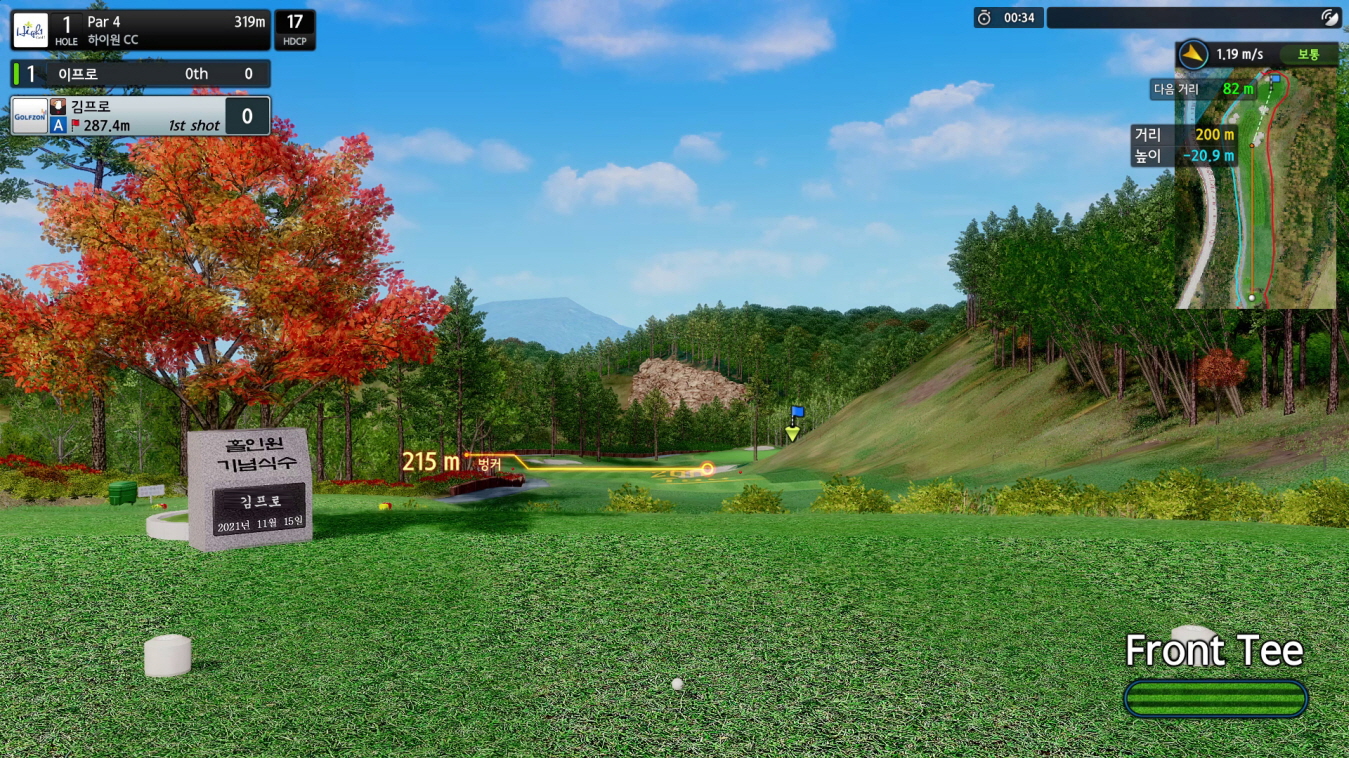Click the High1 course logo
Screen dimensions: 1349x758
(x=30, y=30)
